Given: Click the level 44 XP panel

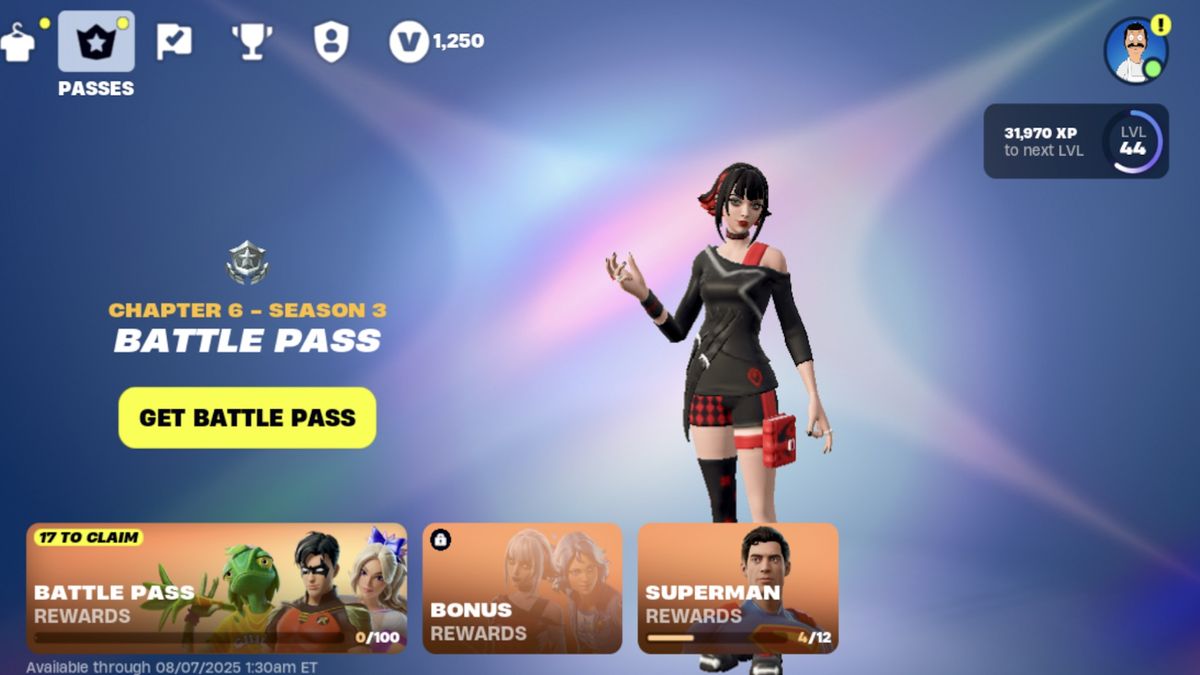Looking at the screenshot, I should pyautogui.click(x=1076, y=141).
